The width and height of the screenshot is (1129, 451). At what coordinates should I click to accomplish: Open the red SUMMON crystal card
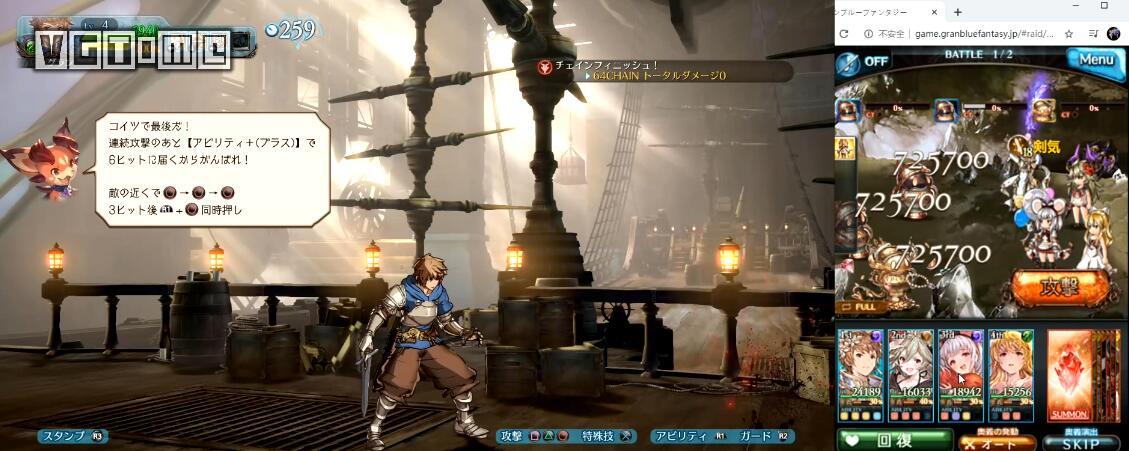1071,375
